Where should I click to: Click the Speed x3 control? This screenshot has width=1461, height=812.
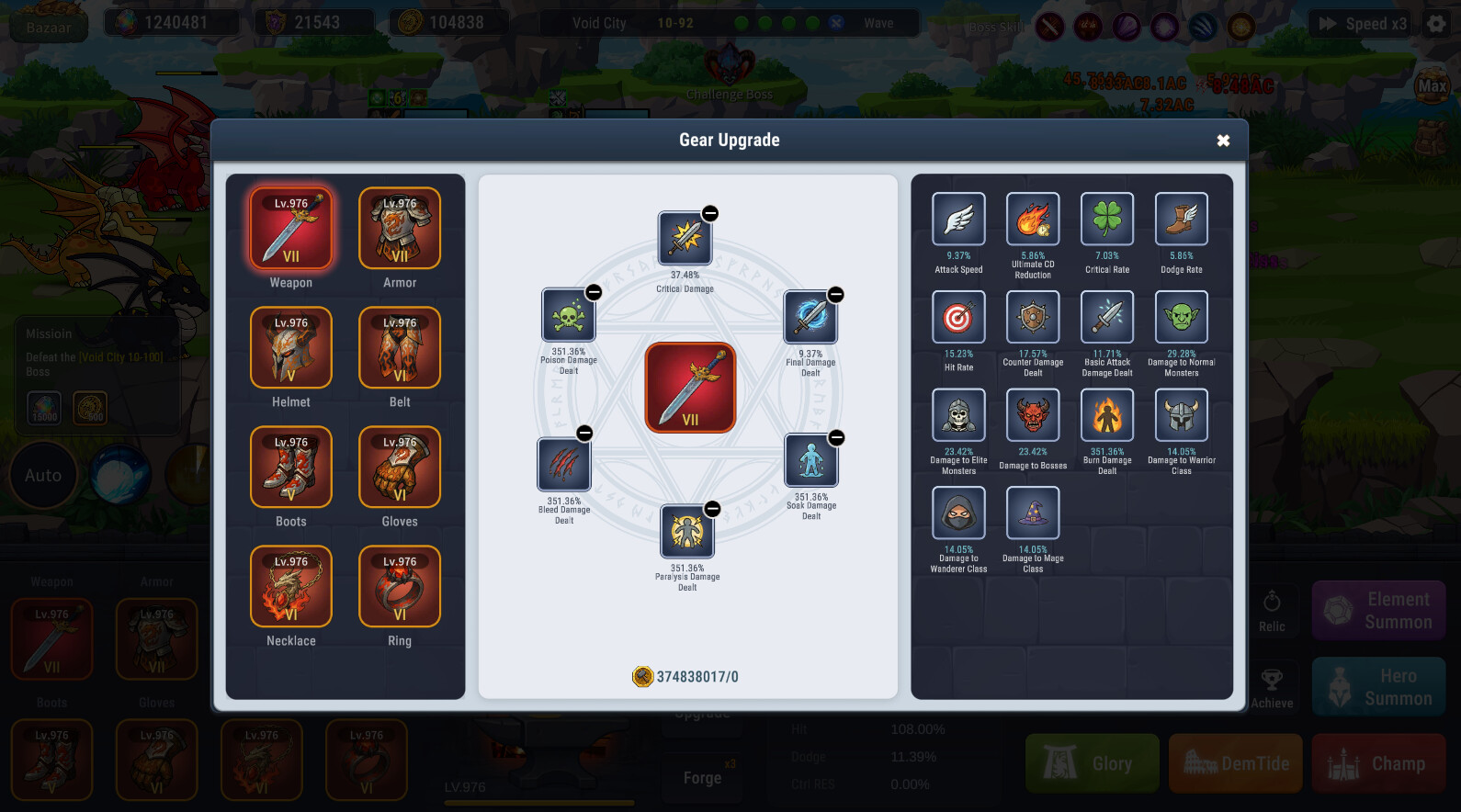1358,23
